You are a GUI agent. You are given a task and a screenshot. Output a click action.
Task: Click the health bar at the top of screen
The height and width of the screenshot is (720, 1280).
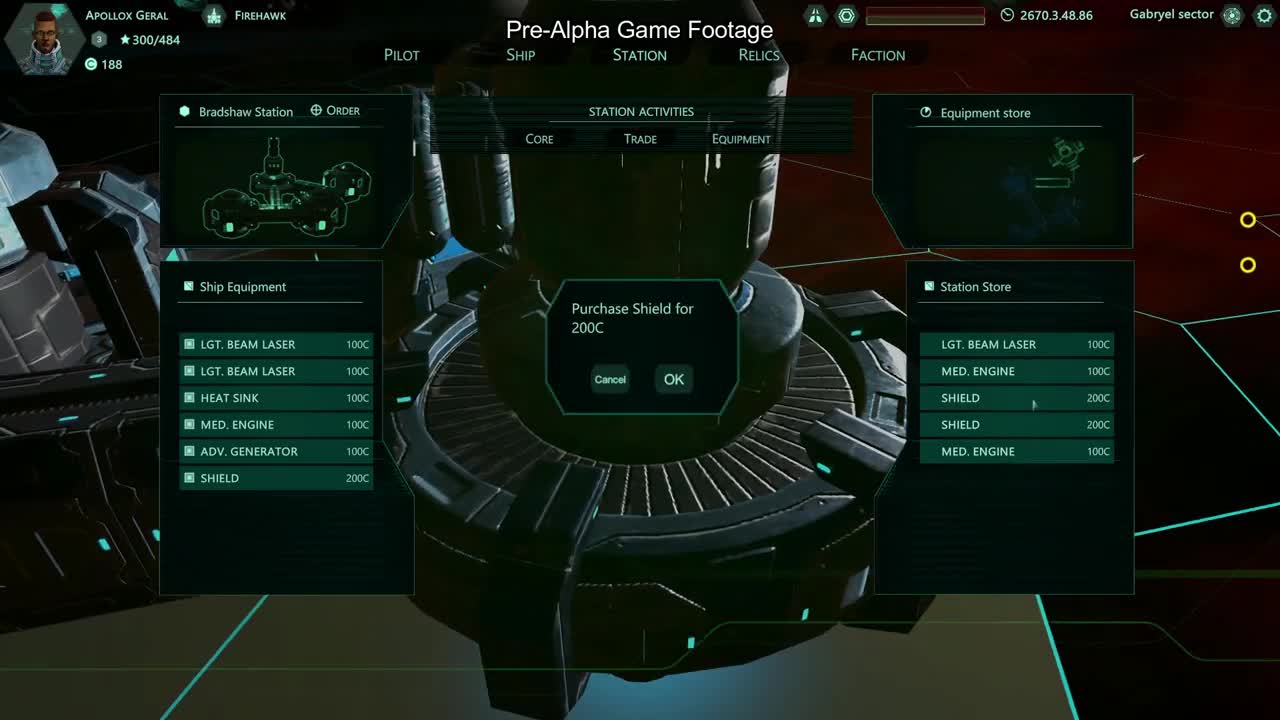click(x=925, y=15)
